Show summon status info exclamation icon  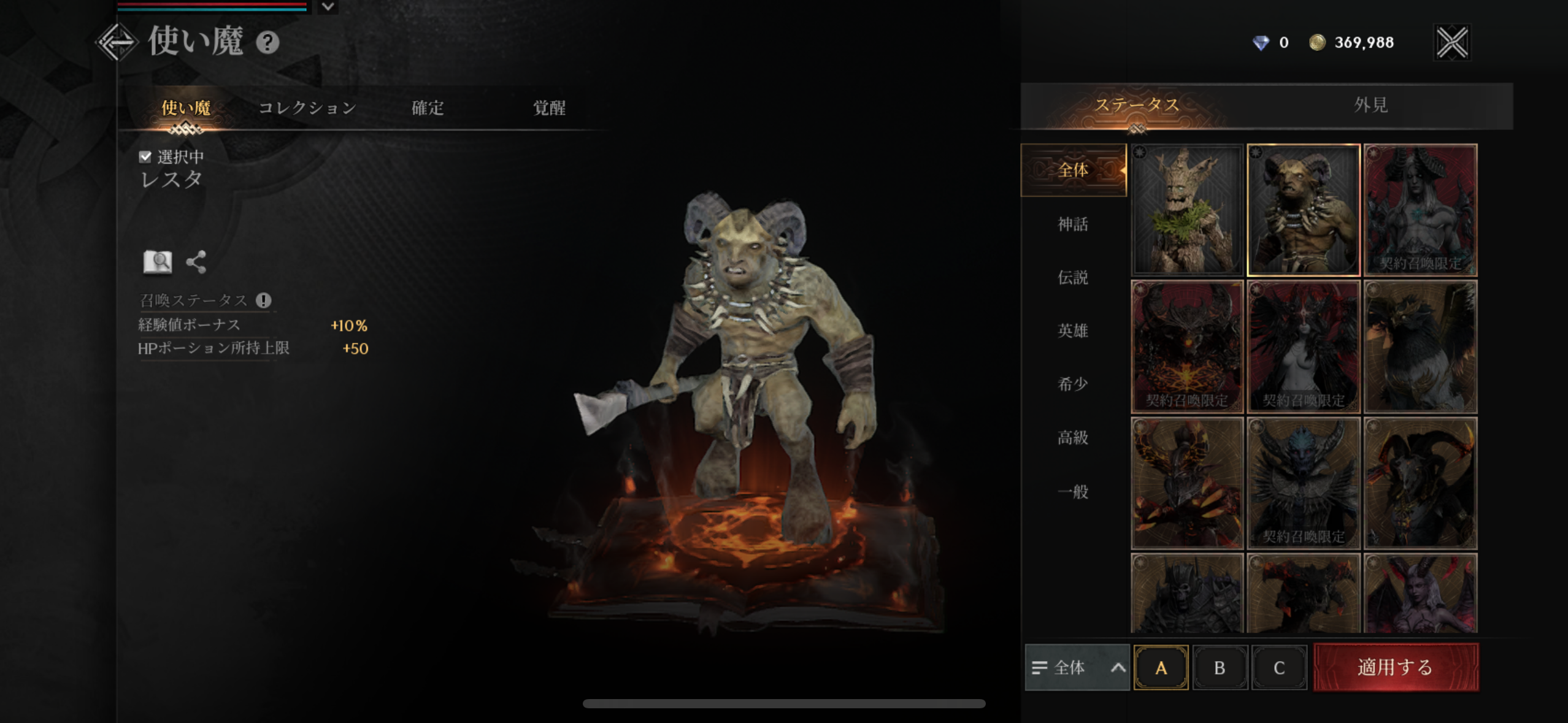pos(264,300)
